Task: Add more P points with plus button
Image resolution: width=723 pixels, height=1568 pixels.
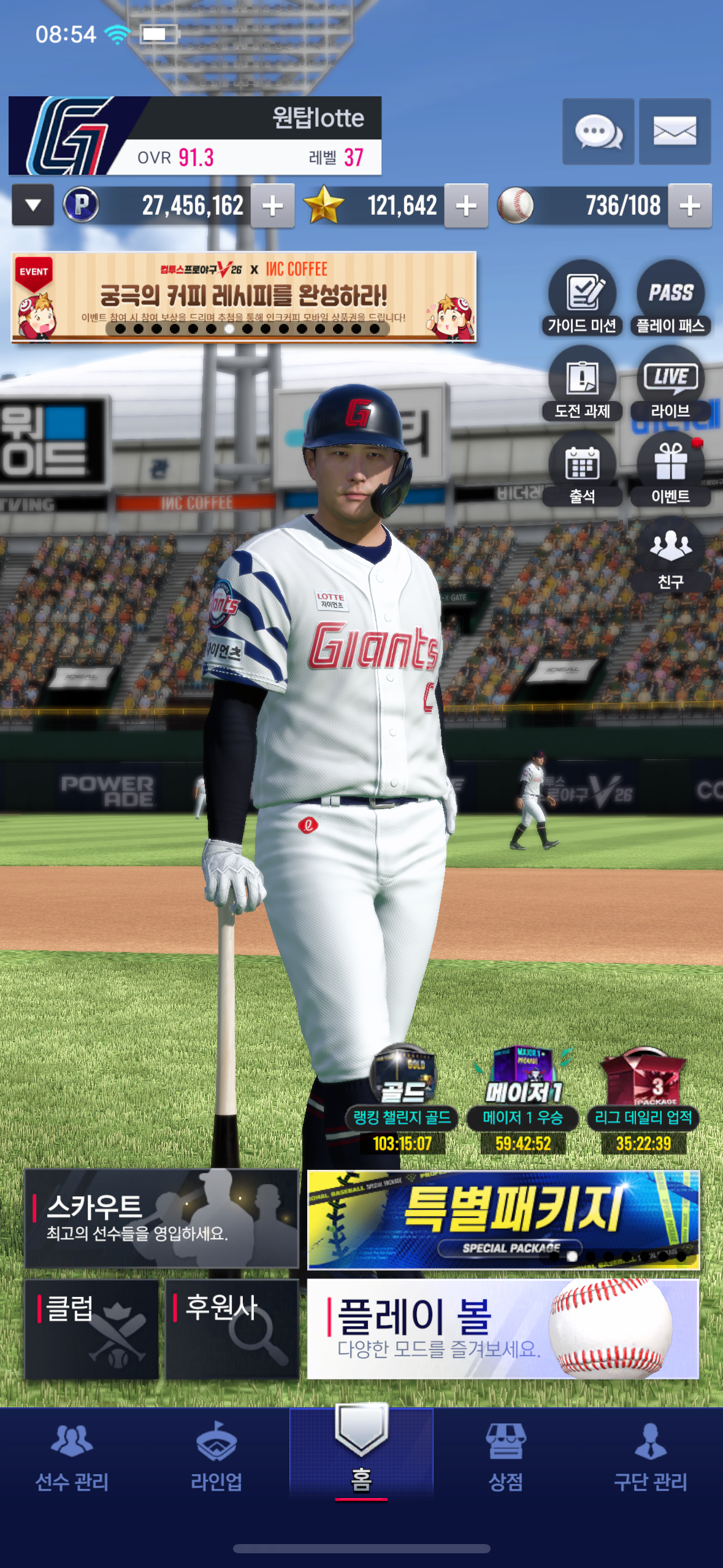Action: click(x=272, y=206)
